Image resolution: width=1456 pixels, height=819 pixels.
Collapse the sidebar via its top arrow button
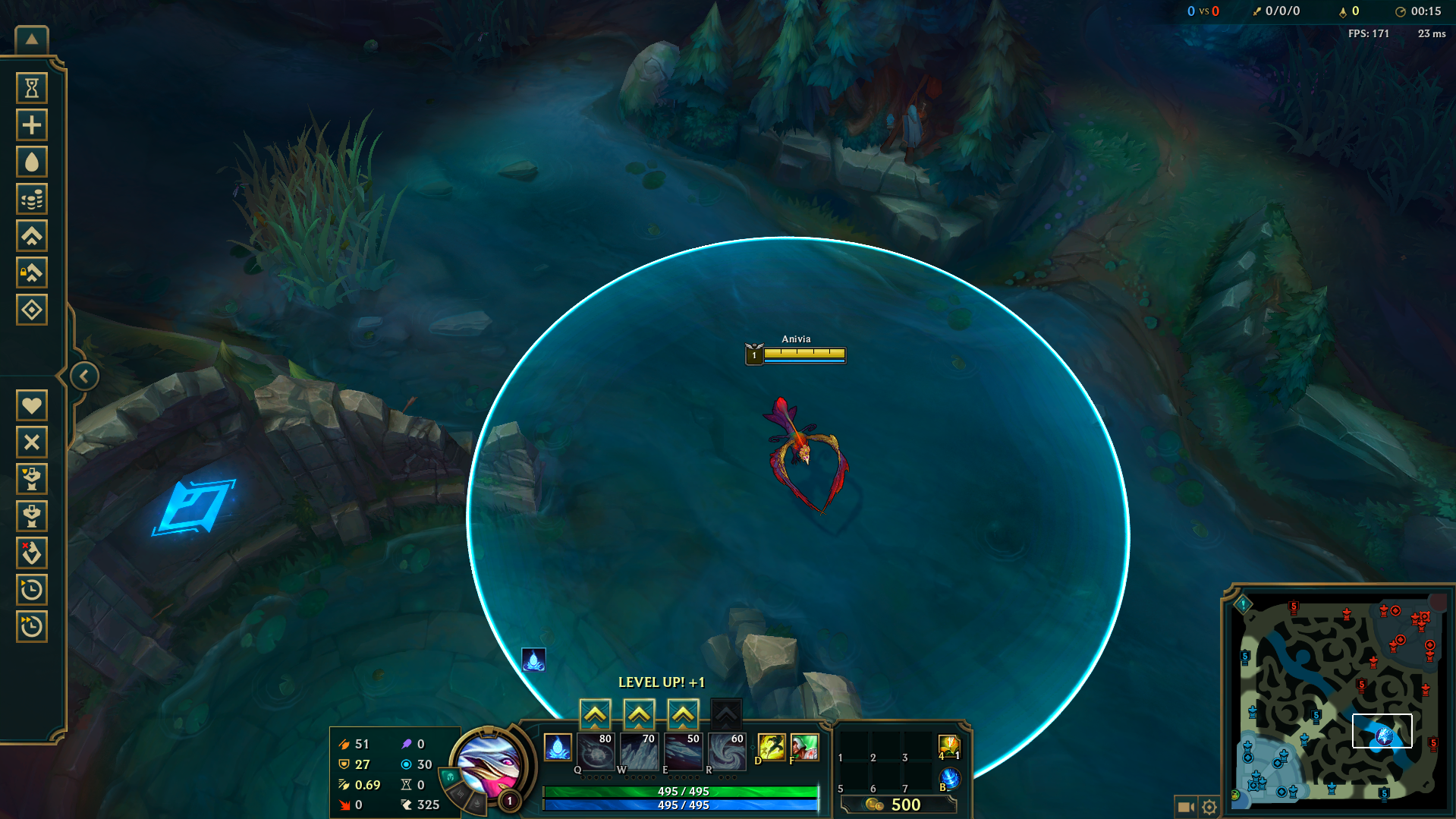coord(32,38)
